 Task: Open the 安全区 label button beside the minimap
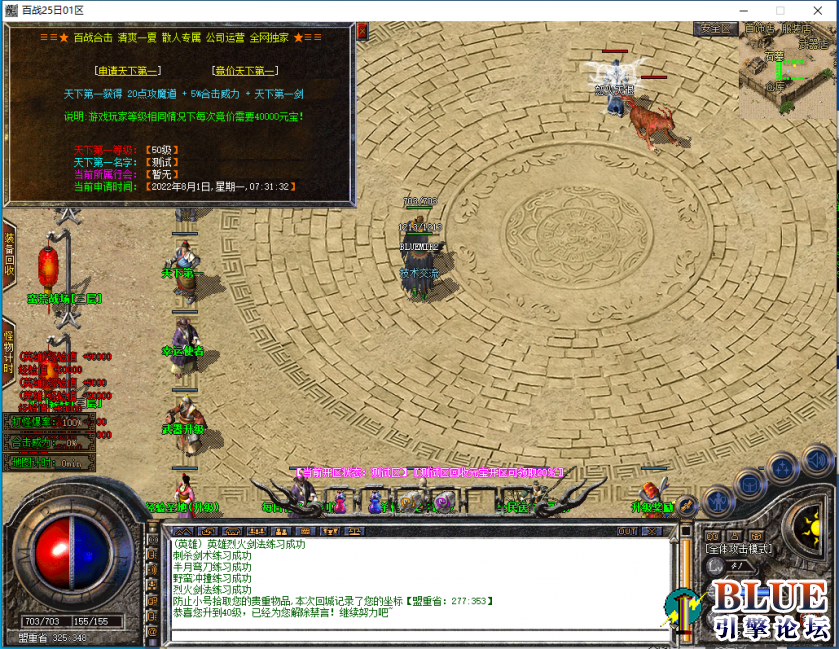(x=716, y=29)
